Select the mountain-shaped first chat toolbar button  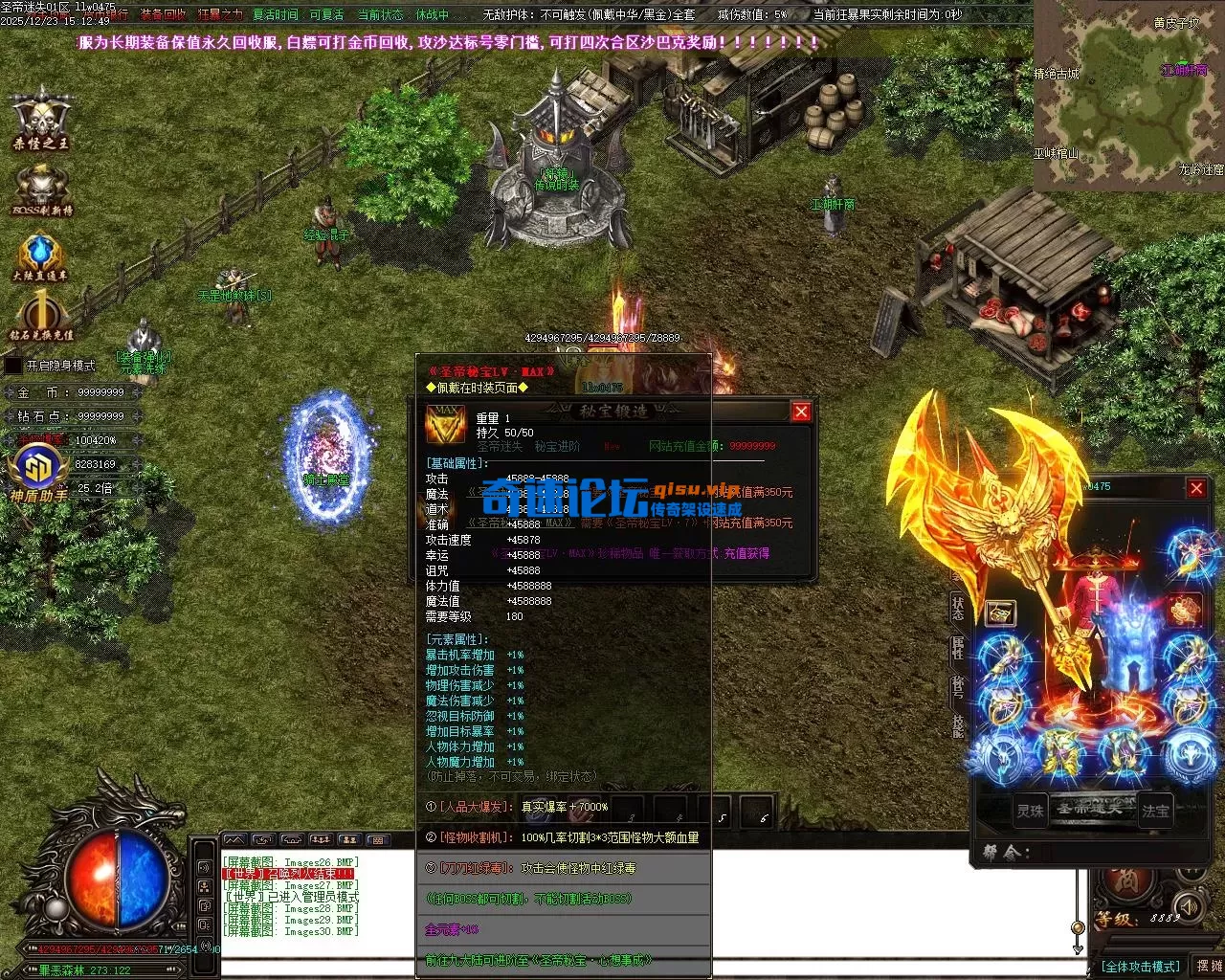(x=234, y=840)
